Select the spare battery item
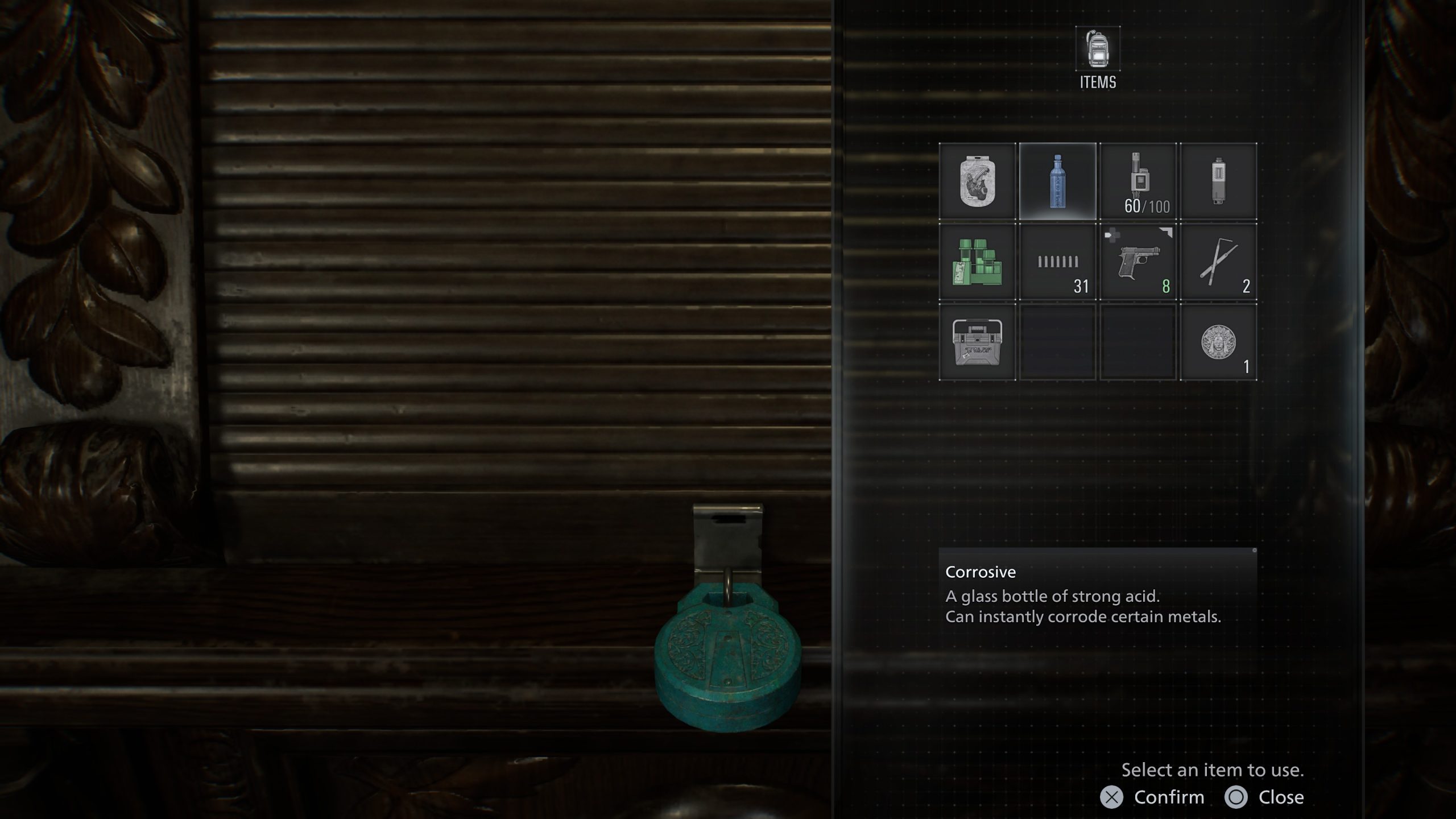This screenshot has width=1456, height=819. pos(1217,180)
